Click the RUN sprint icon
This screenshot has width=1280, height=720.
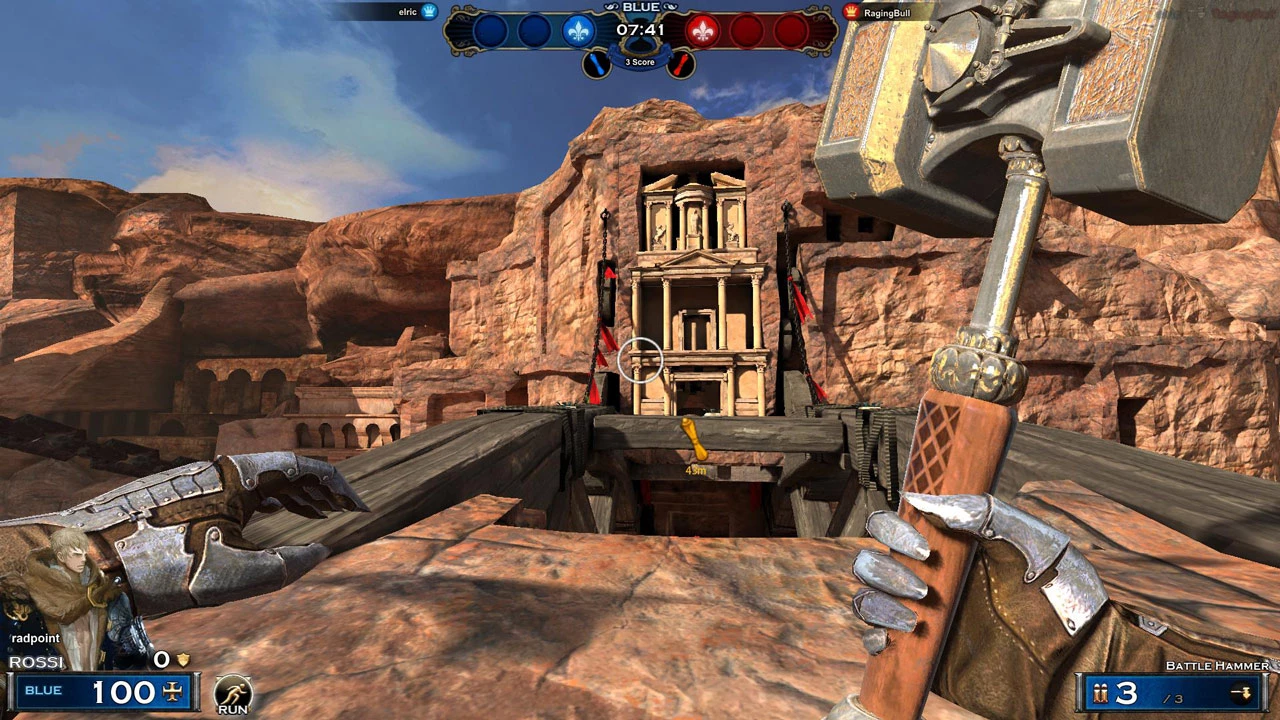pos(233,693)
